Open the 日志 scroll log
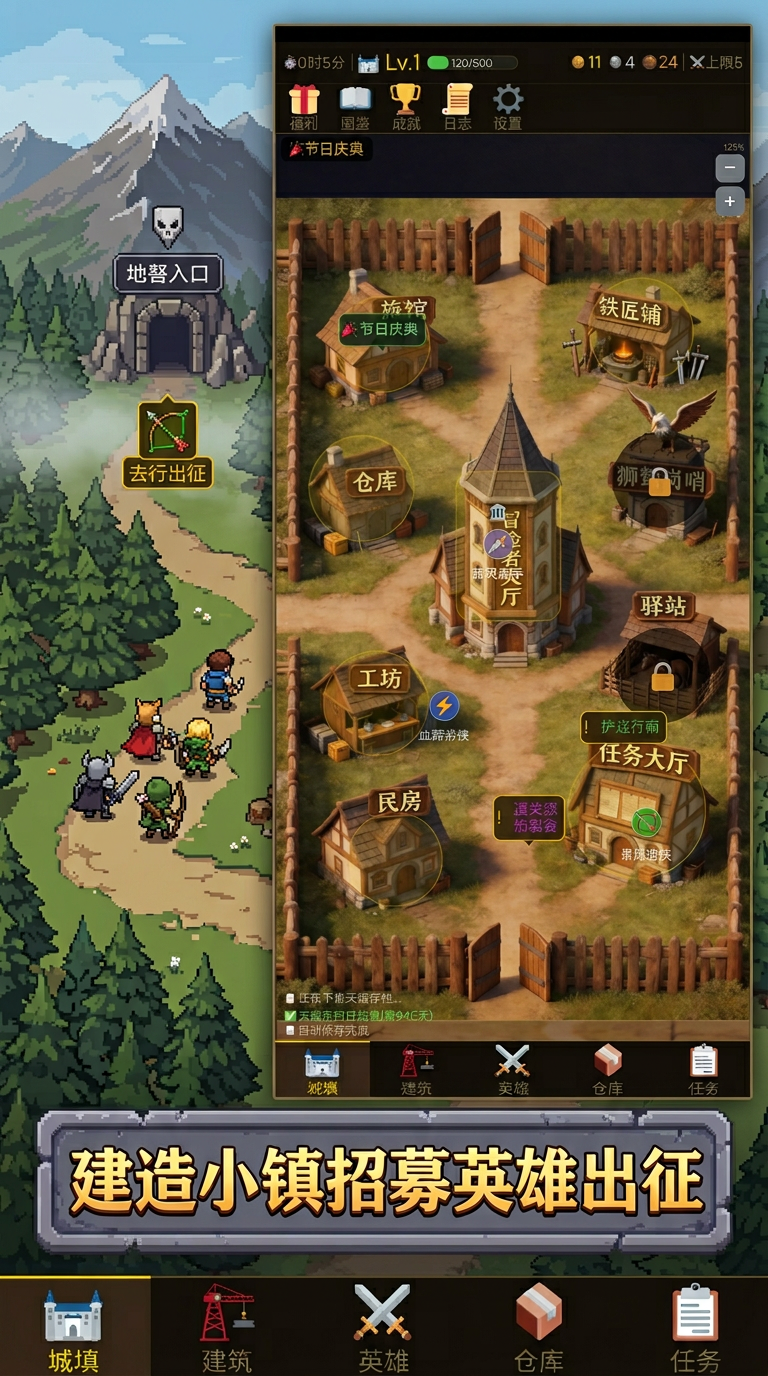 coord(457,106)
